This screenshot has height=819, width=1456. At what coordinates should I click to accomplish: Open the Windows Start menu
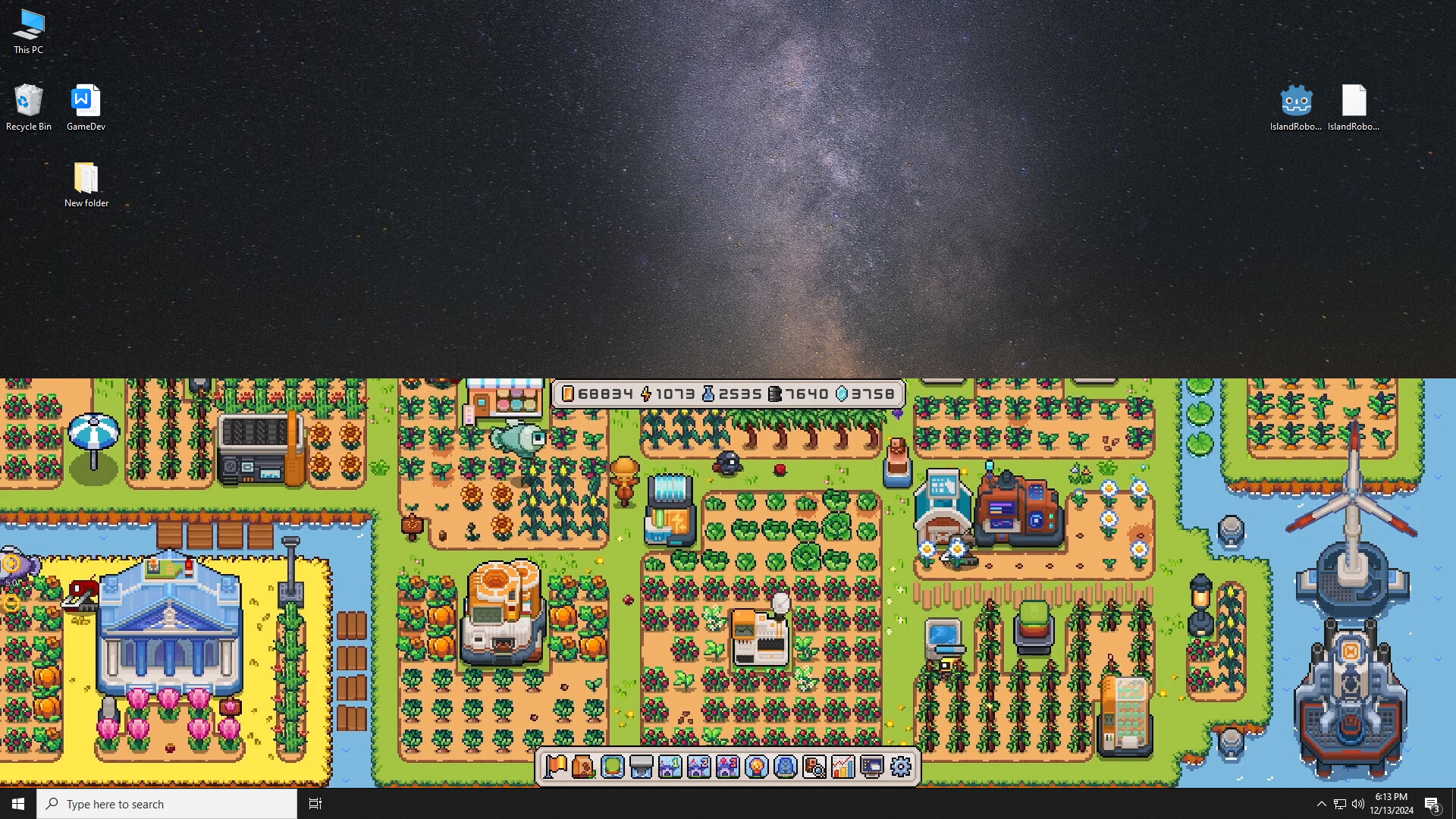pos(17,803)
